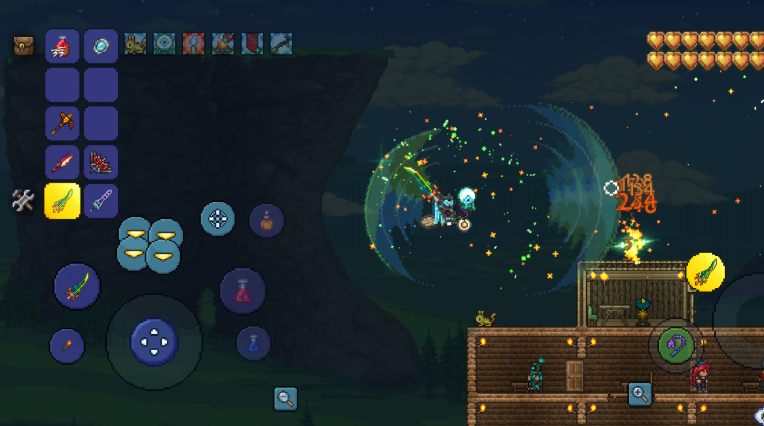
Task: Select the magic mirror hotbar slot
Action: (x=100, y=46)
